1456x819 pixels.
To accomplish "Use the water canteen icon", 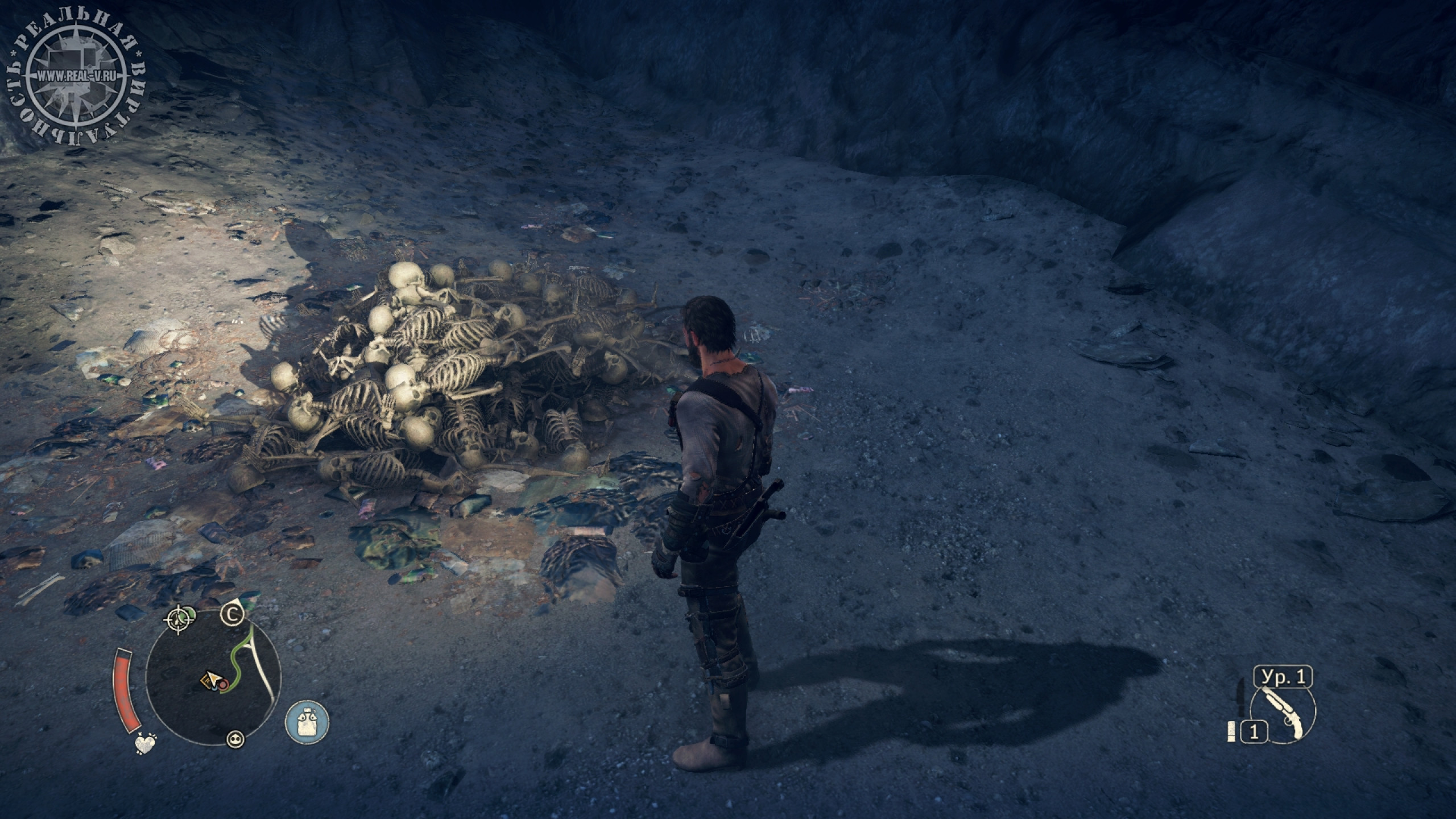I will (x=307, y=722).
